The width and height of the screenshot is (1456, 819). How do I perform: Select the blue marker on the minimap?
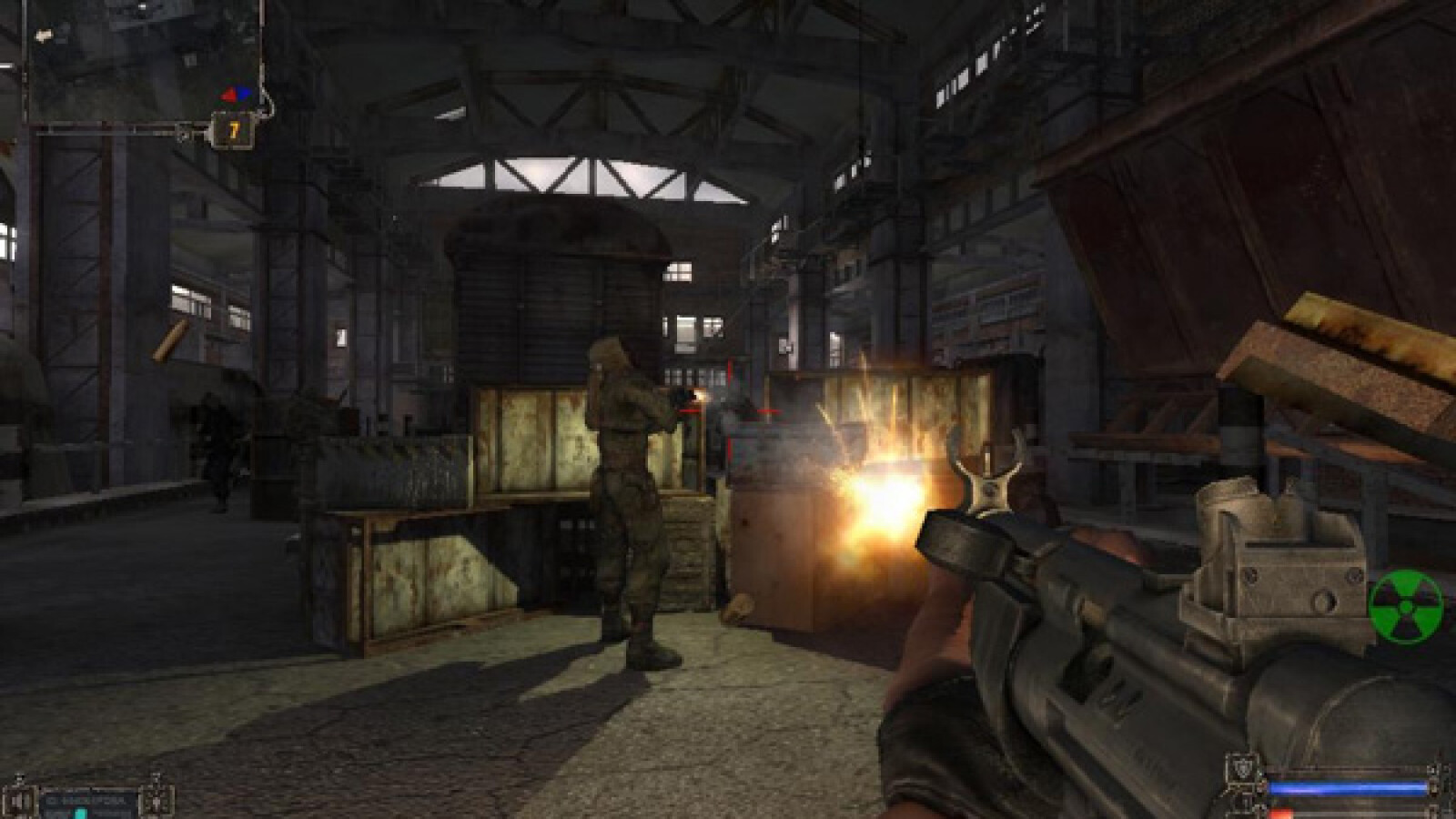(x=245, y=93)
